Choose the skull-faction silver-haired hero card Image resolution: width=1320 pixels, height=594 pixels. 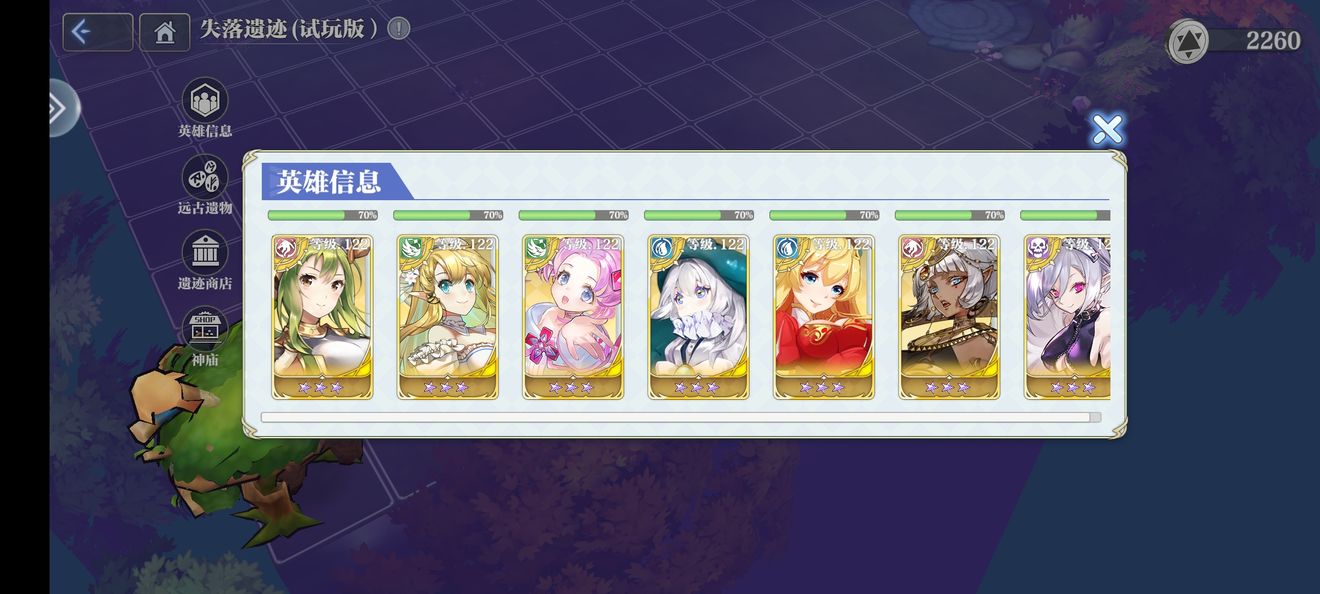pos(1067,316)
